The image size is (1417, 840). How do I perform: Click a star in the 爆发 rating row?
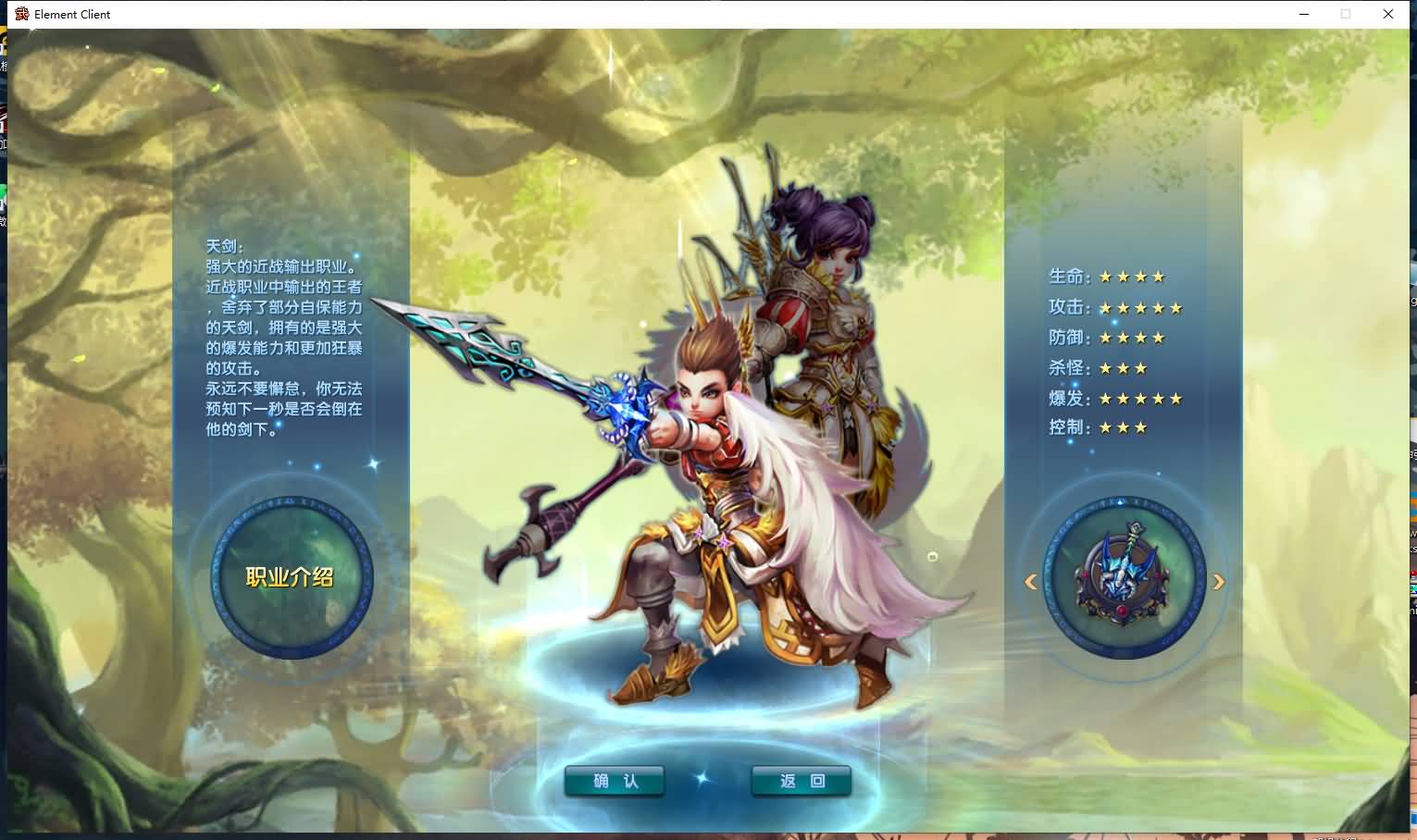[1140, 398]
